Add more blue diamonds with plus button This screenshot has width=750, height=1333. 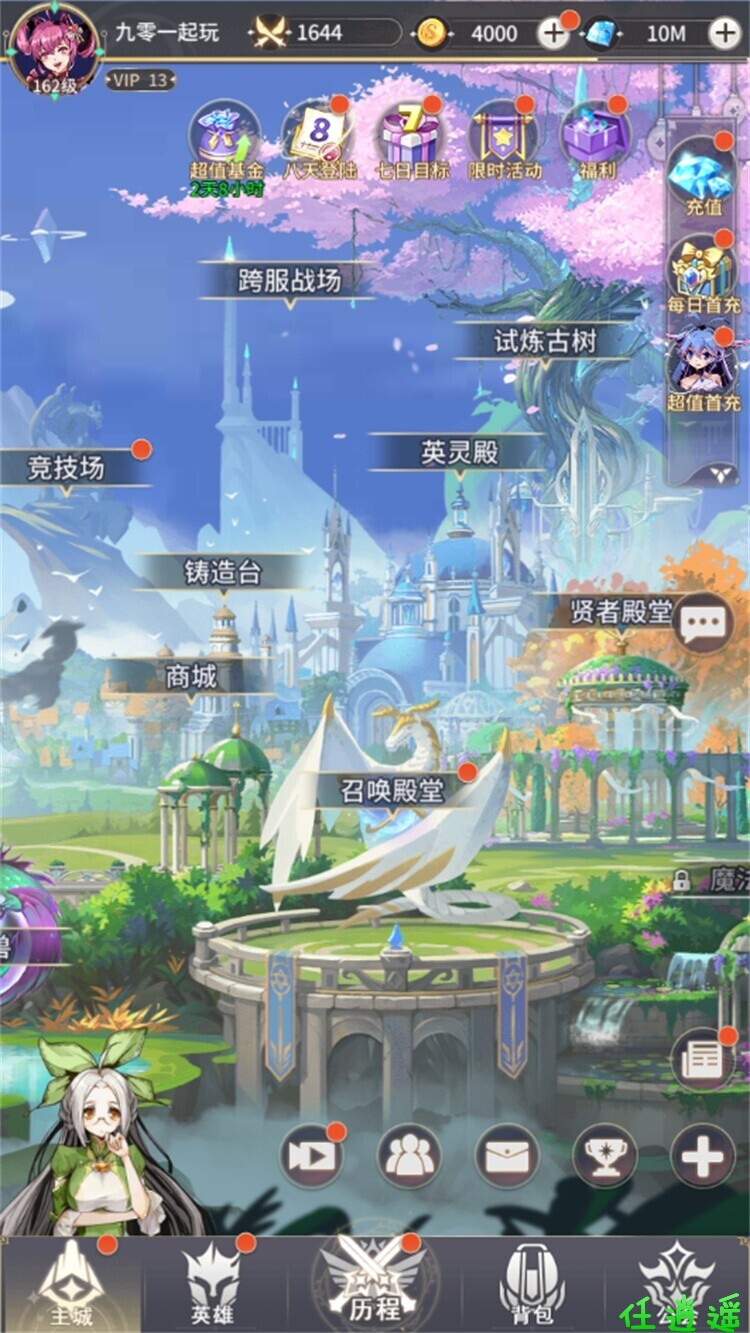pos(724,34)
